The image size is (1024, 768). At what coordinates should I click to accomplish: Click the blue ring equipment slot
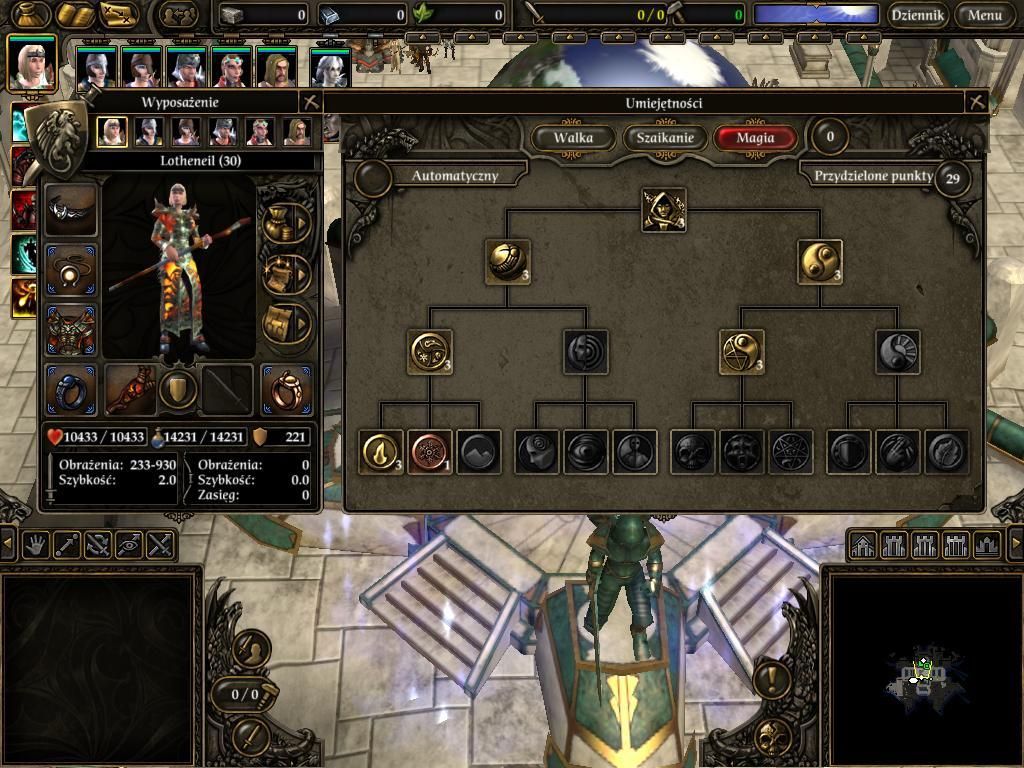tap(71, 389)
